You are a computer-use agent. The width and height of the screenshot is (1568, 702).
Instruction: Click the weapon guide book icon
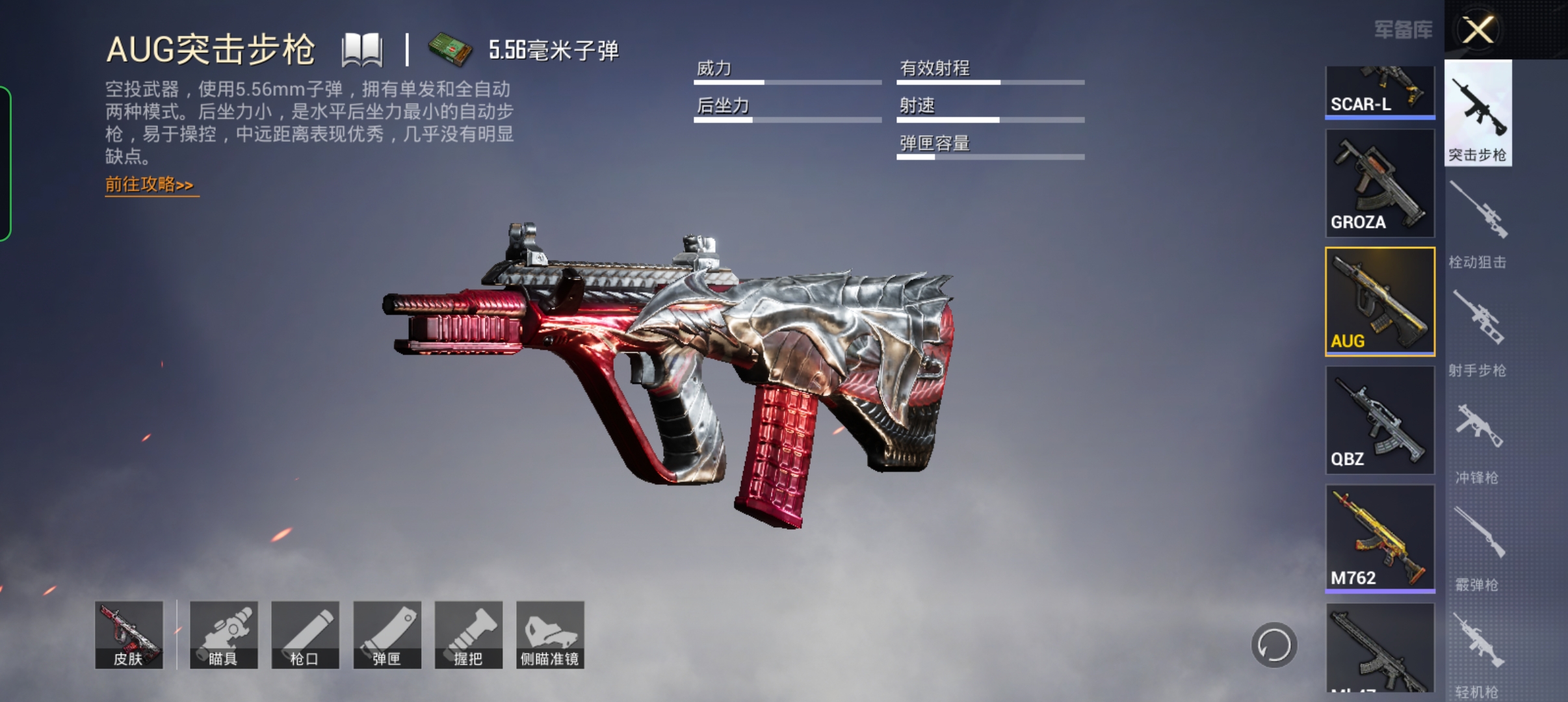[x=362, y=49]
